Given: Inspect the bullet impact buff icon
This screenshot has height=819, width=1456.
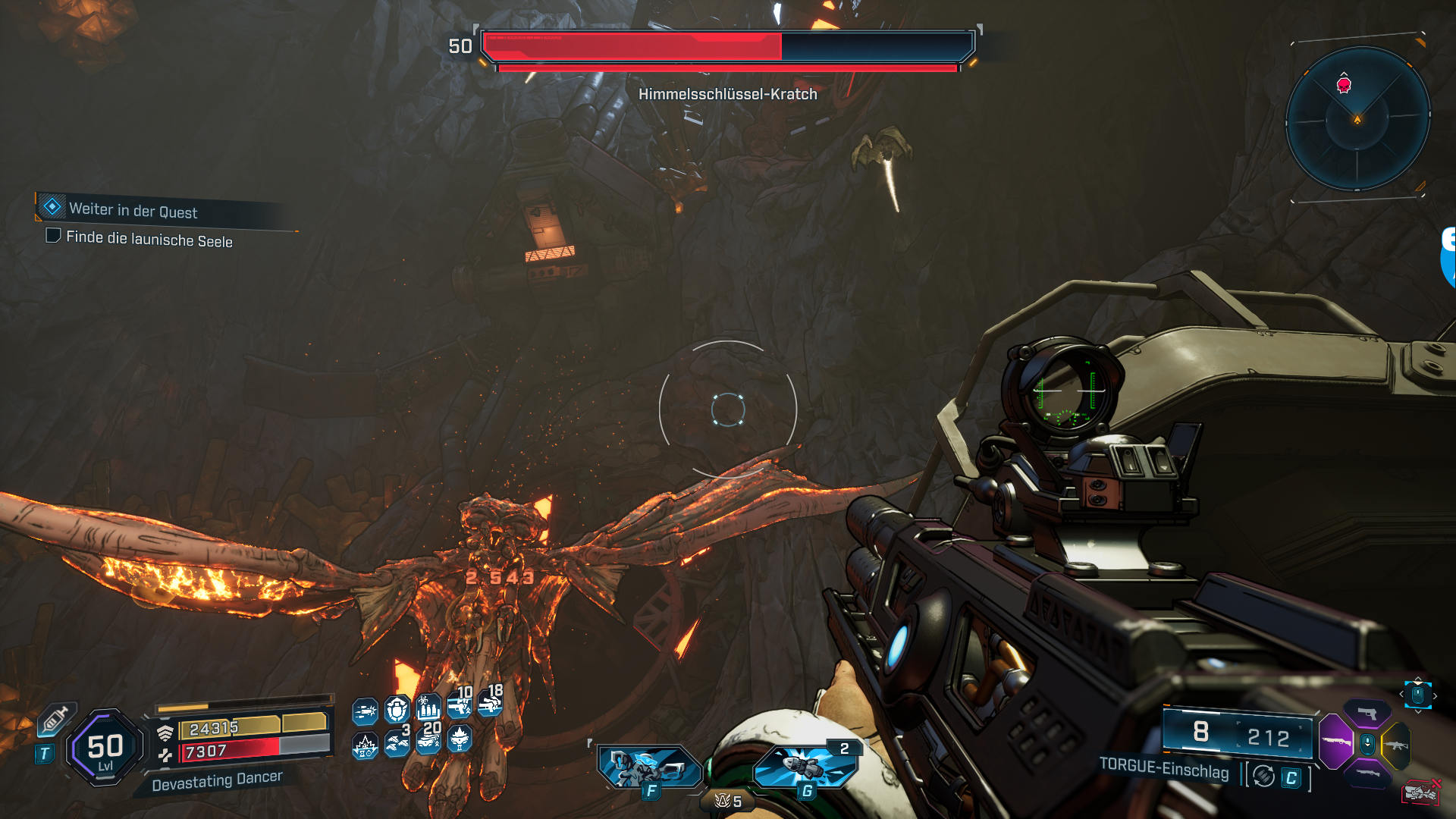Looking at the screenshot, I should [x=365, y=711].
